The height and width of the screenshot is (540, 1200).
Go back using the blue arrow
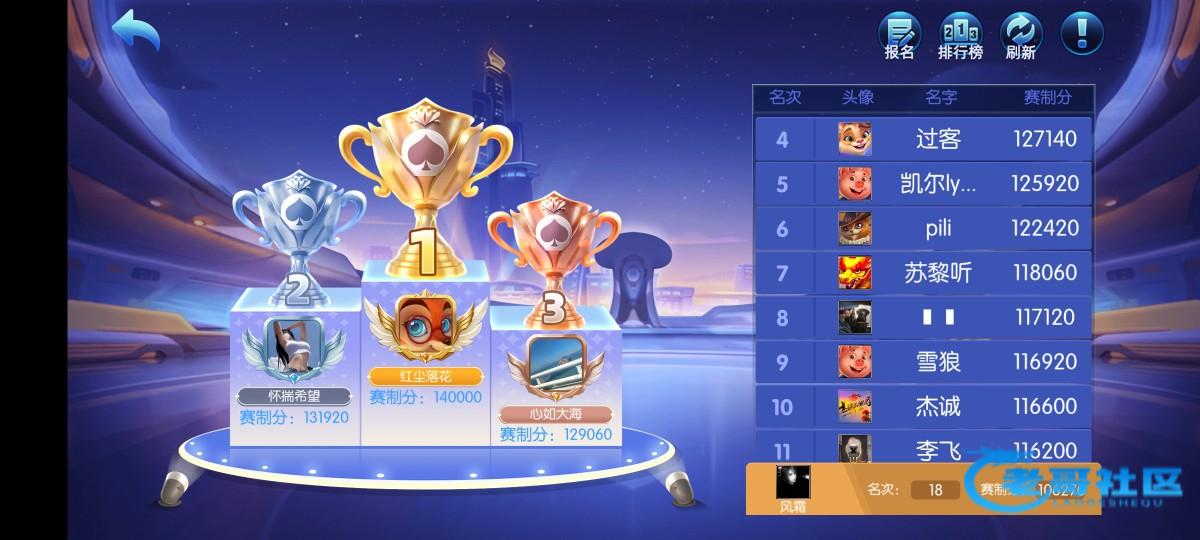point(137,31)
